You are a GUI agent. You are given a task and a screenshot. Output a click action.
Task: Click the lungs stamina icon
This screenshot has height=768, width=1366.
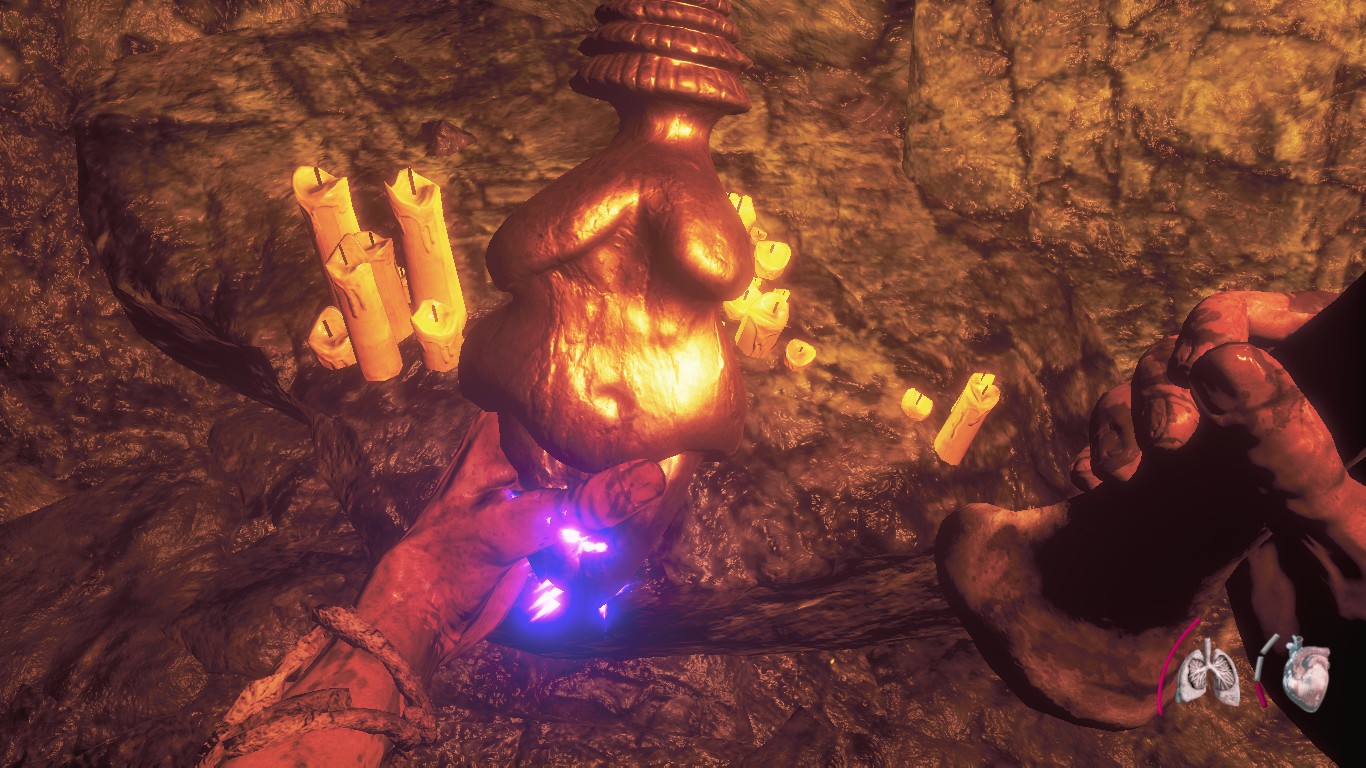coord(1207,673)
